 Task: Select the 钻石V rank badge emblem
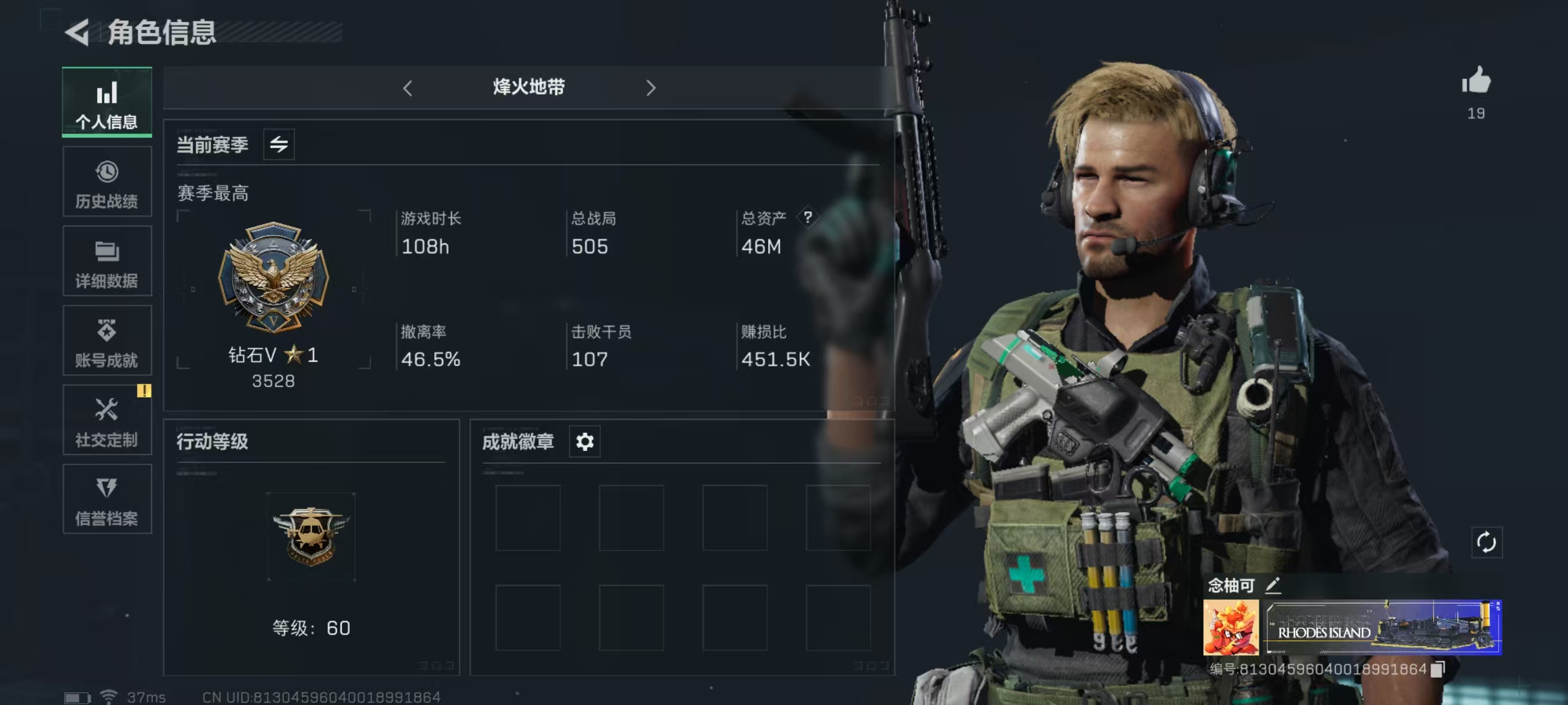click(x=273, y=277)
